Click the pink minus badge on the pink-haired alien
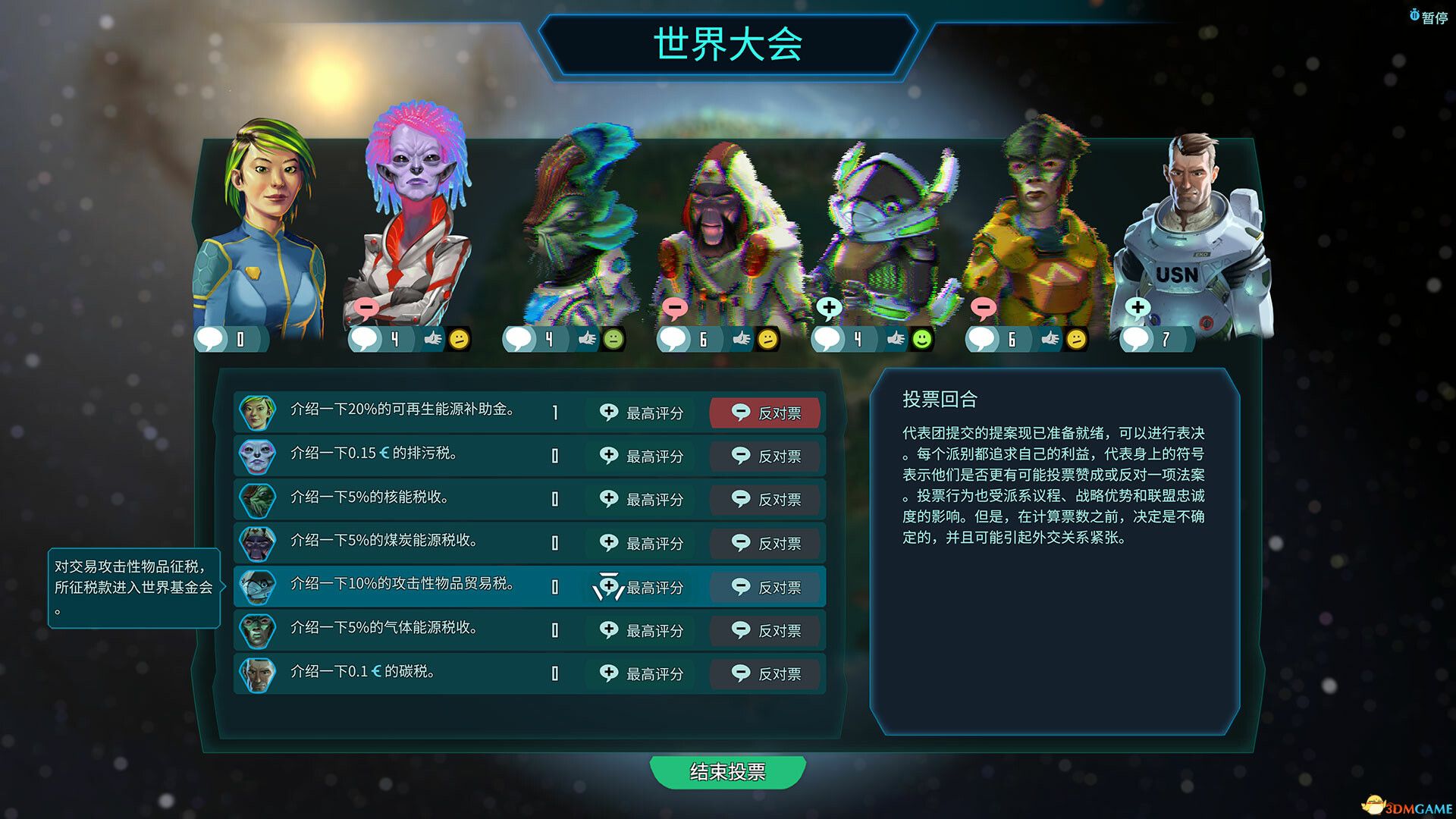This screenshot has width=1456, height=819. pos(366,308)
